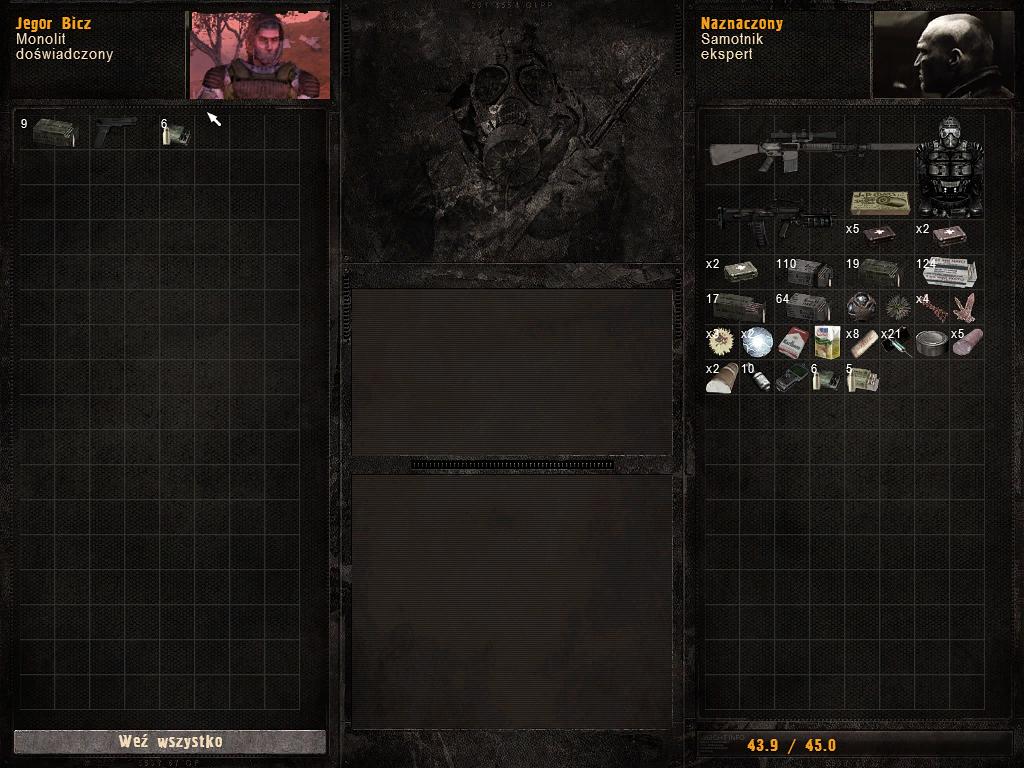Pick the glowing blue orb artifact
The height and width of the screenshot is (768, 1024).
(x=757, y=342)
